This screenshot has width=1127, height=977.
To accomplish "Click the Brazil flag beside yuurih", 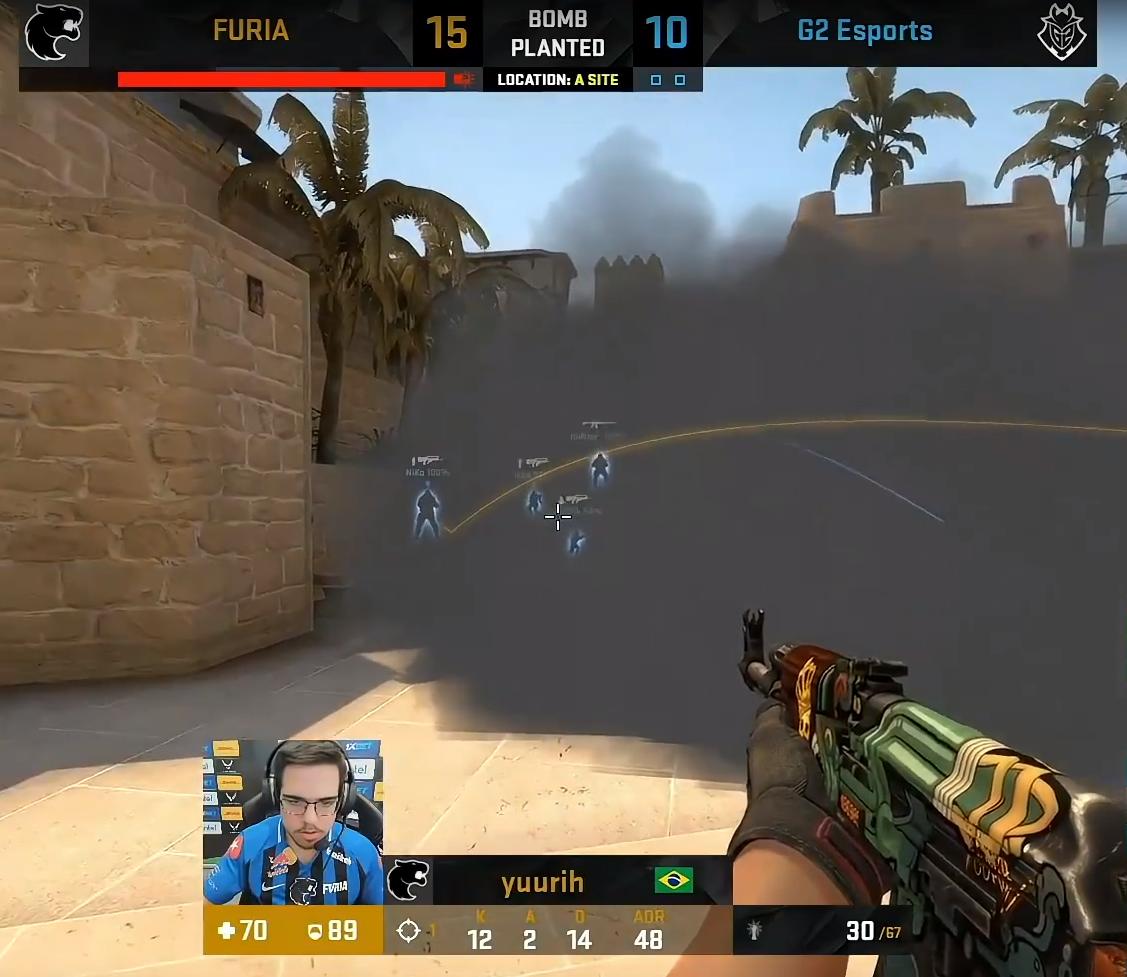I will (674, 880).
